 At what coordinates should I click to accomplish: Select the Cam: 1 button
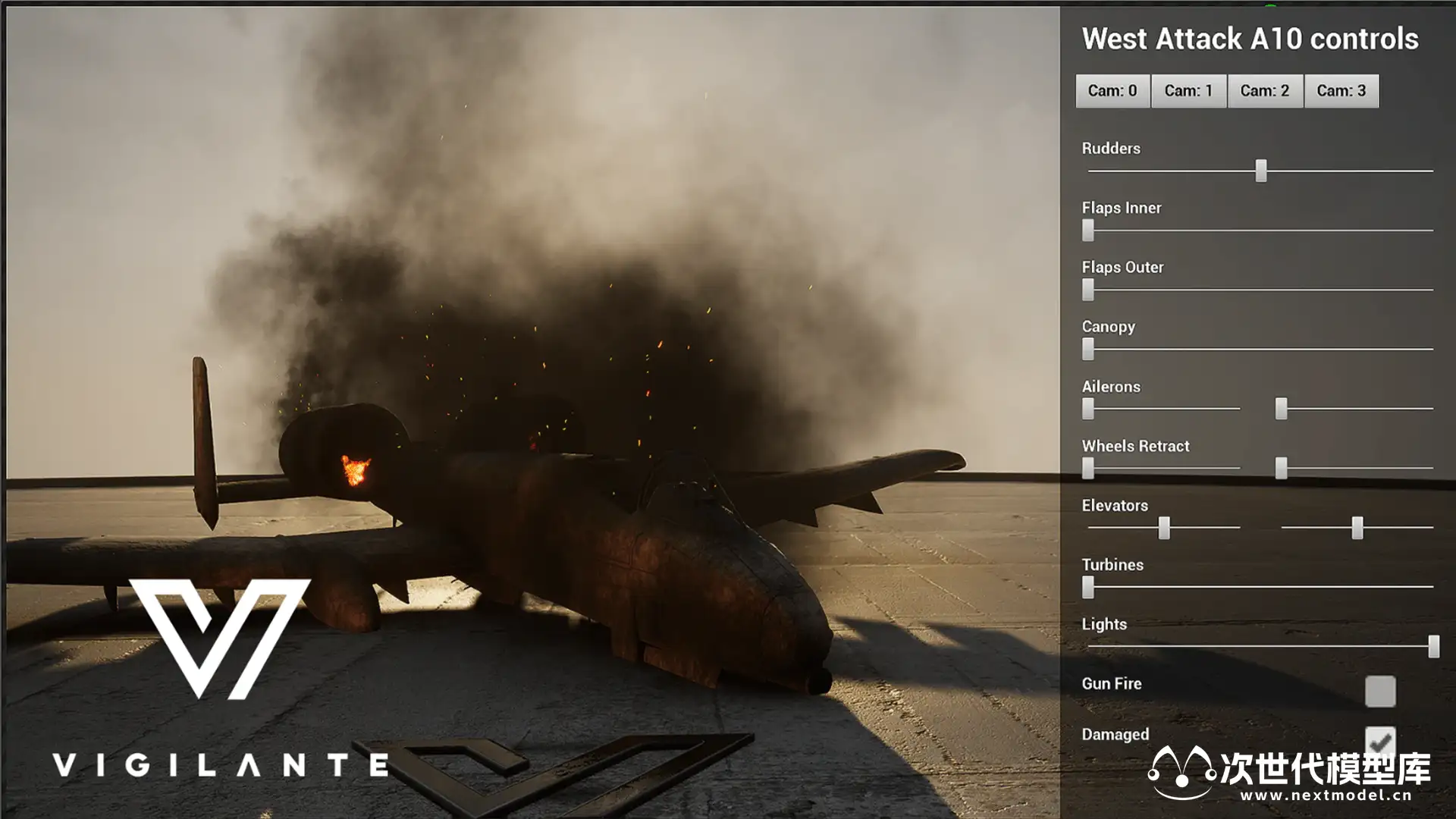point(1188,91)
